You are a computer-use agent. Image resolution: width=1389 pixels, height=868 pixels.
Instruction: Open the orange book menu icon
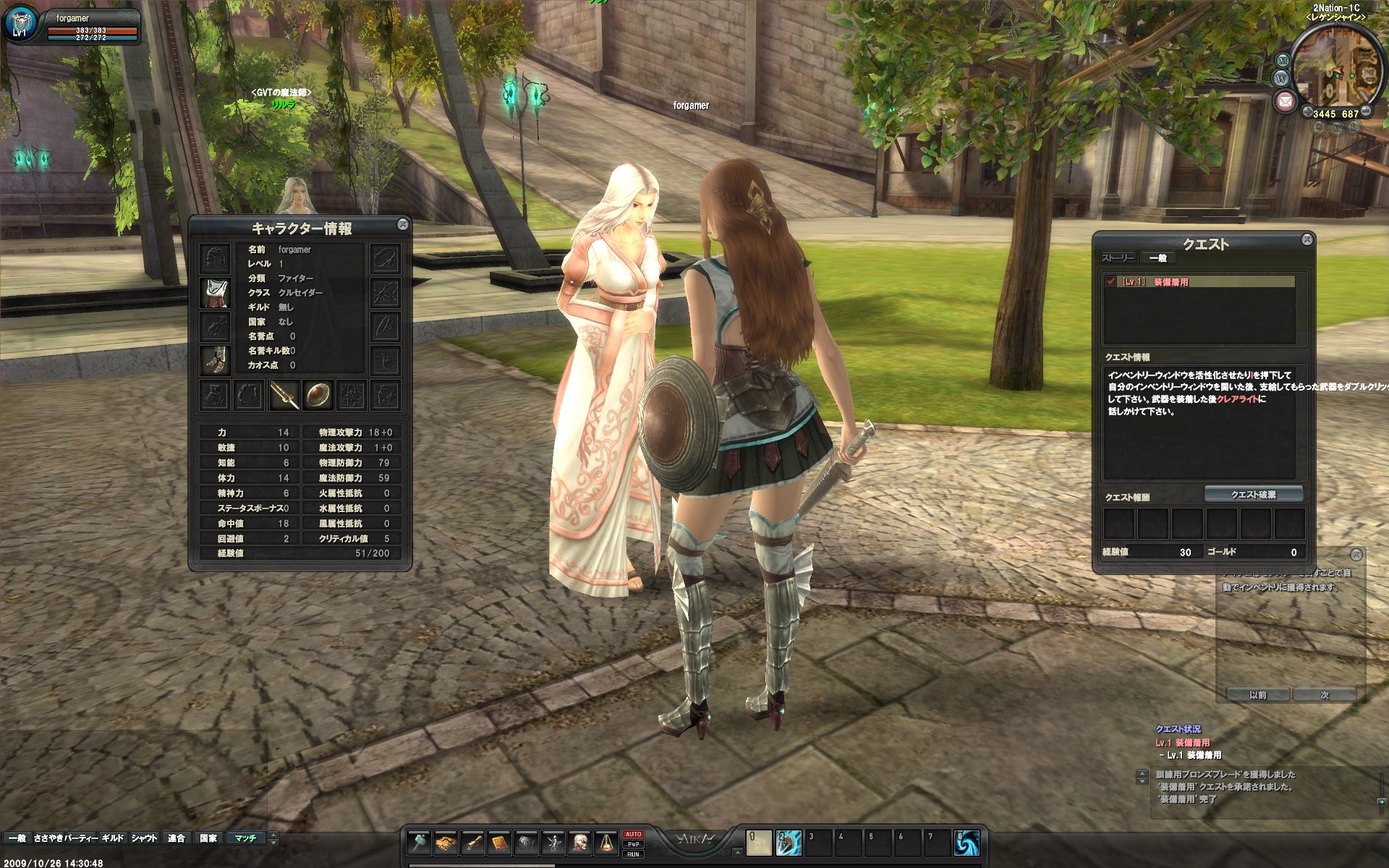click(499, 843)
